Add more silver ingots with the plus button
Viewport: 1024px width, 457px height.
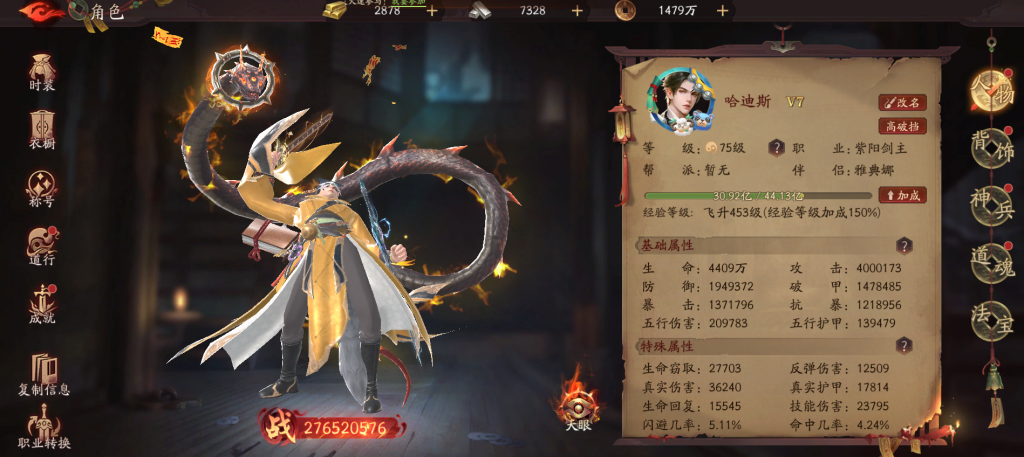click(x=577, y=11)
